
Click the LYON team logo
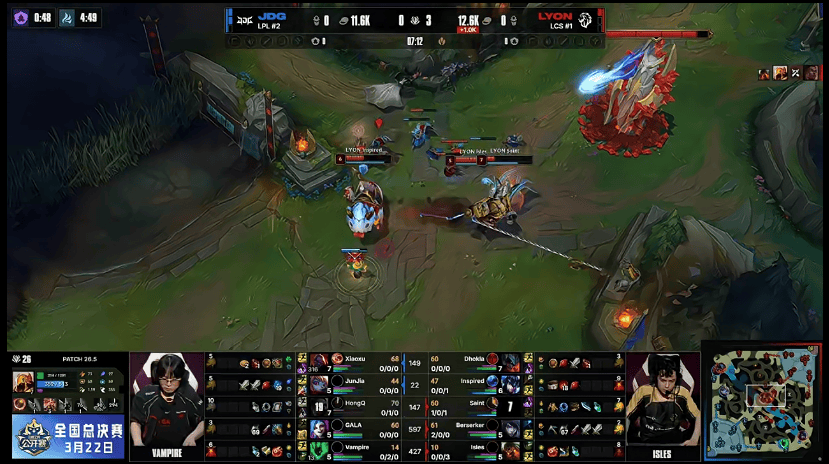587,18
